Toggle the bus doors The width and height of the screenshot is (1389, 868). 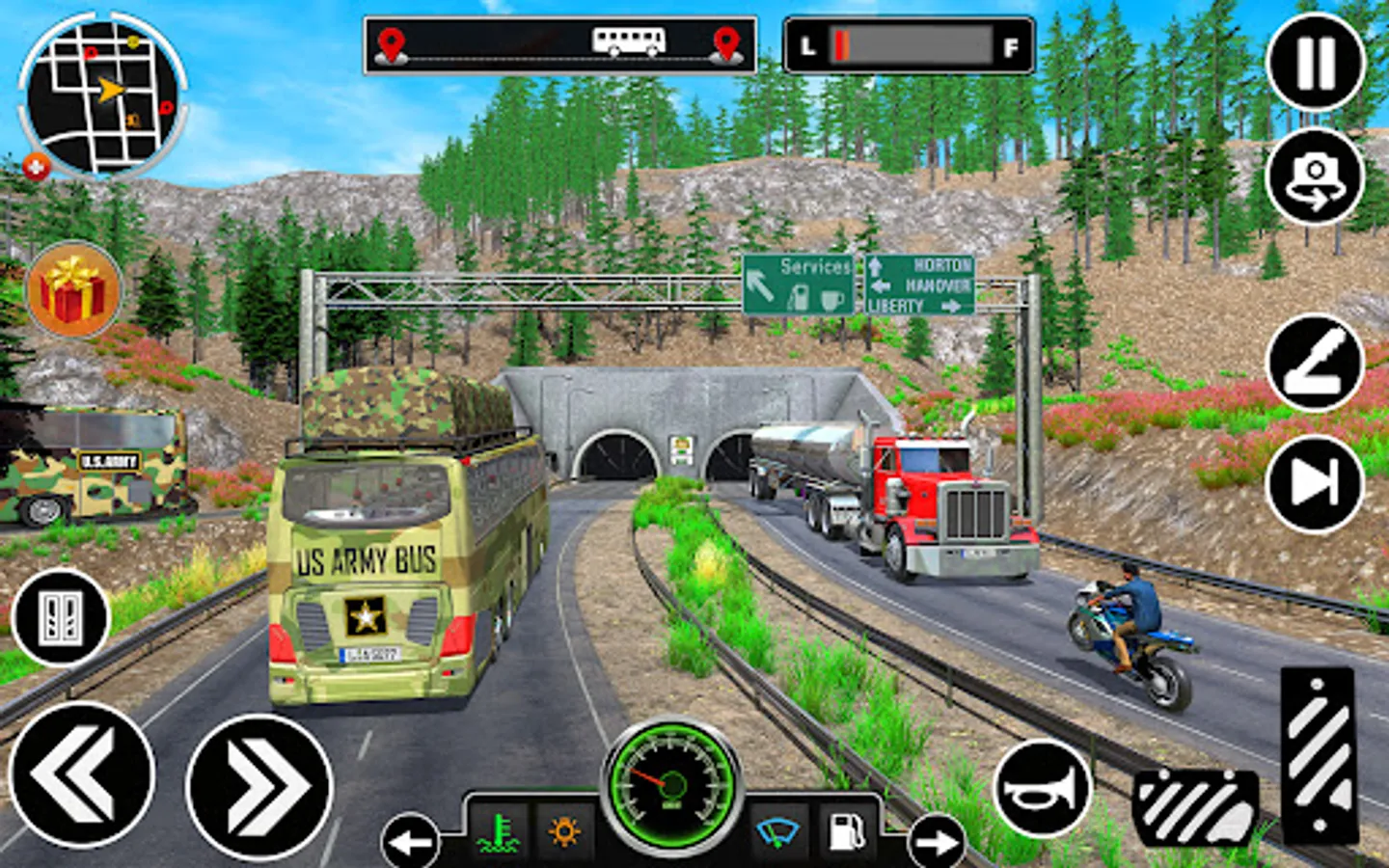click(62, 618)
